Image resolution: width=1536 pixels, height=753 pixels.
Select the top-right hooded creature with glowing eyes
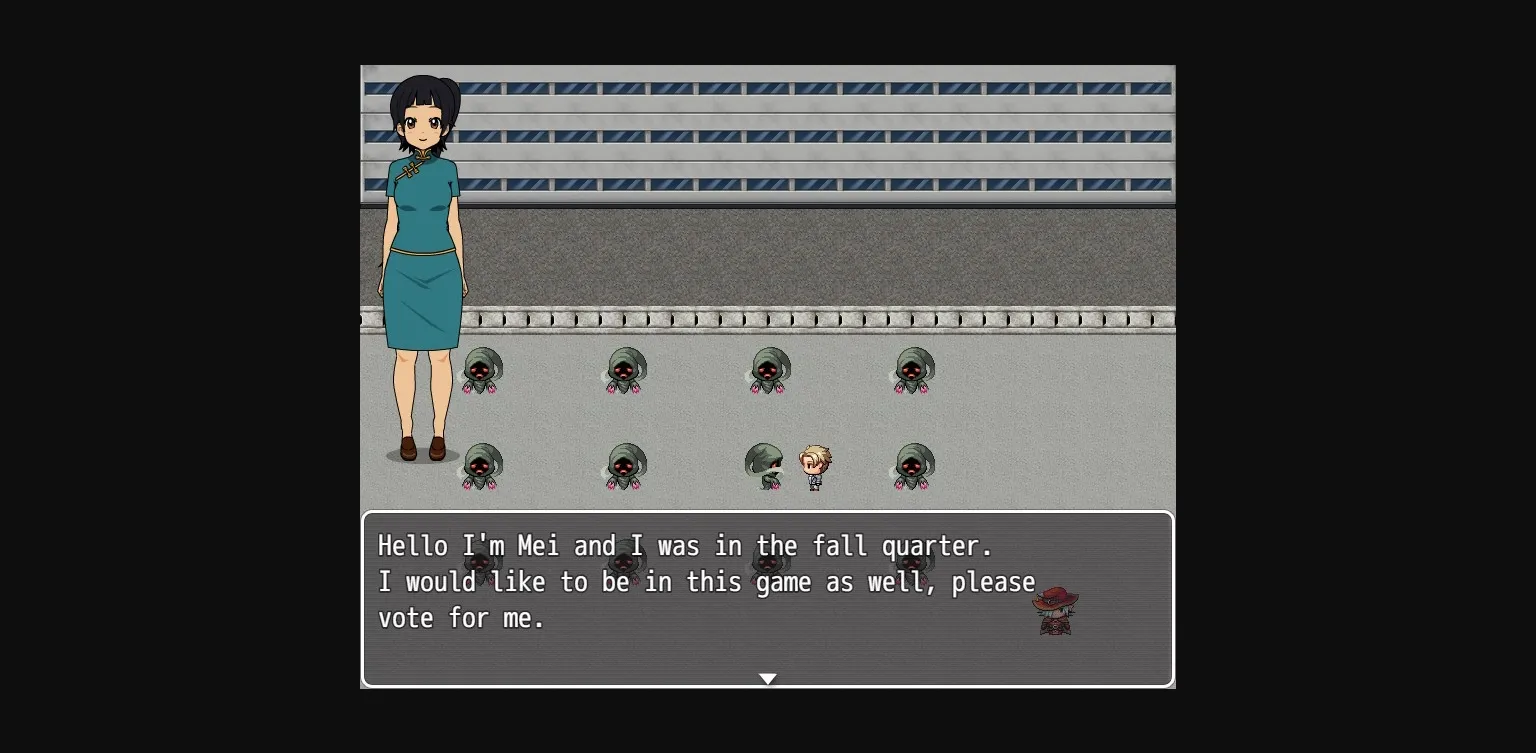913,370
